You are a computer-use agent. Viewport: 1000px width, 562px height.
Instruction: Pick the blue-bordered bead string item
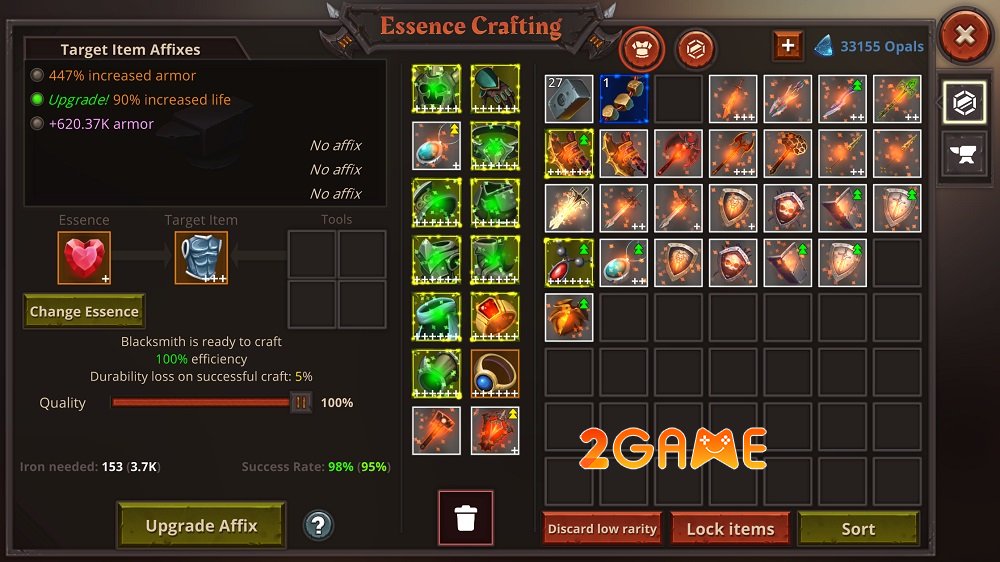(624, 99)
